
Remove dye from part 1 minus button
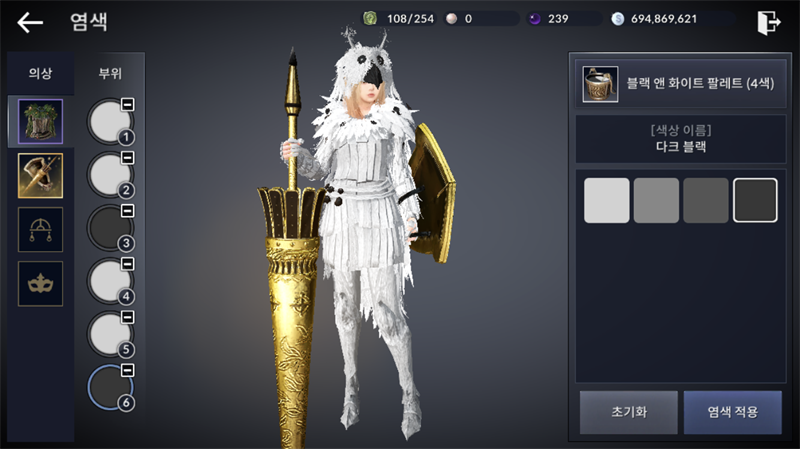pos(128,105)
